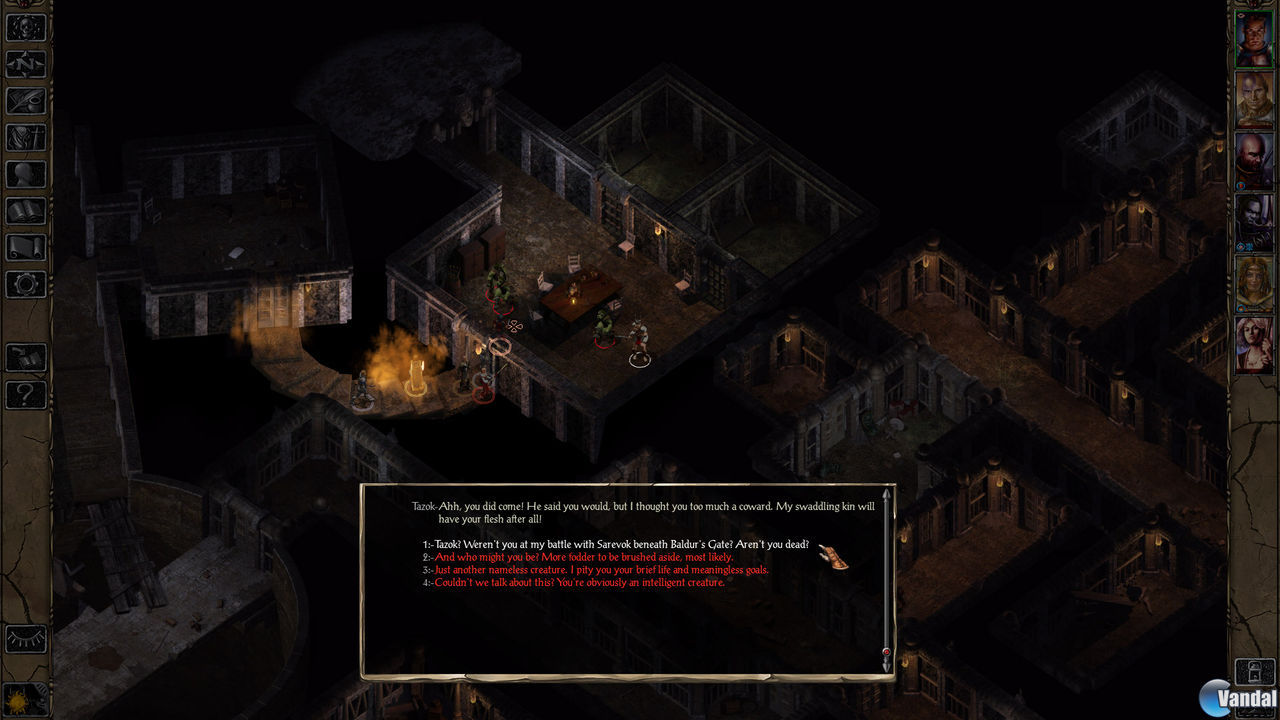Select the top party member portrait with green border

coord(1254,38)
